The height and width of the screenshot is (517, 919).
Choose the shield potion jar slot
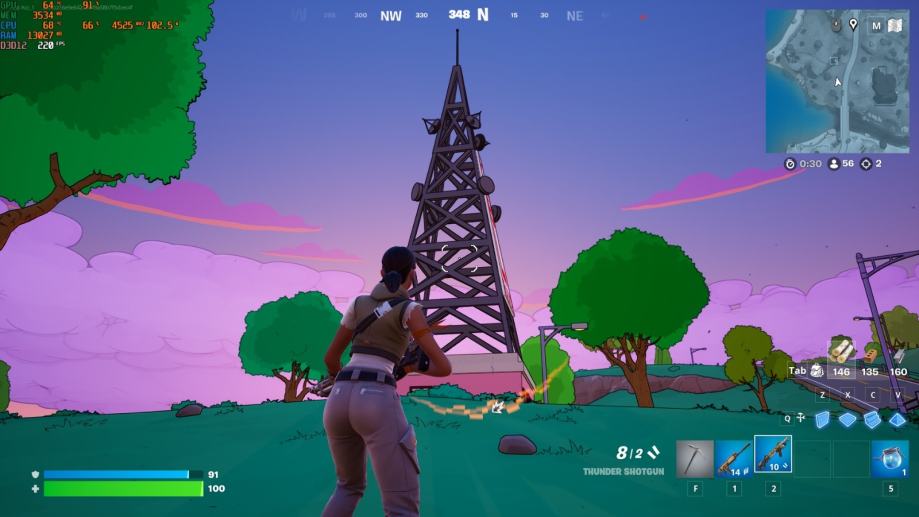(x=890, y=459)
